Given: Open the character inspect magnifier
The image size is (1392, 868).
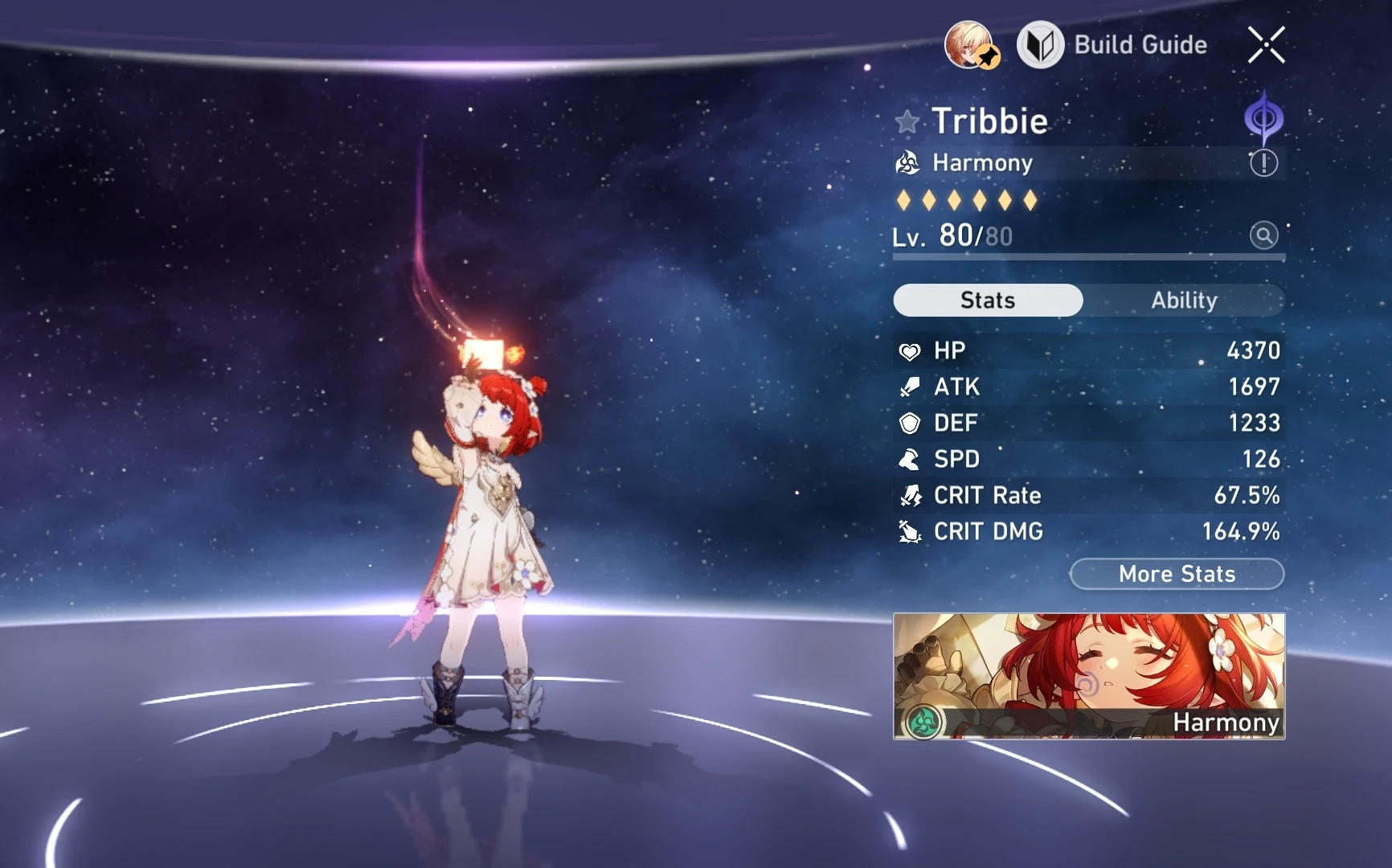Looking at the screenshot, I should point(1263,235).
